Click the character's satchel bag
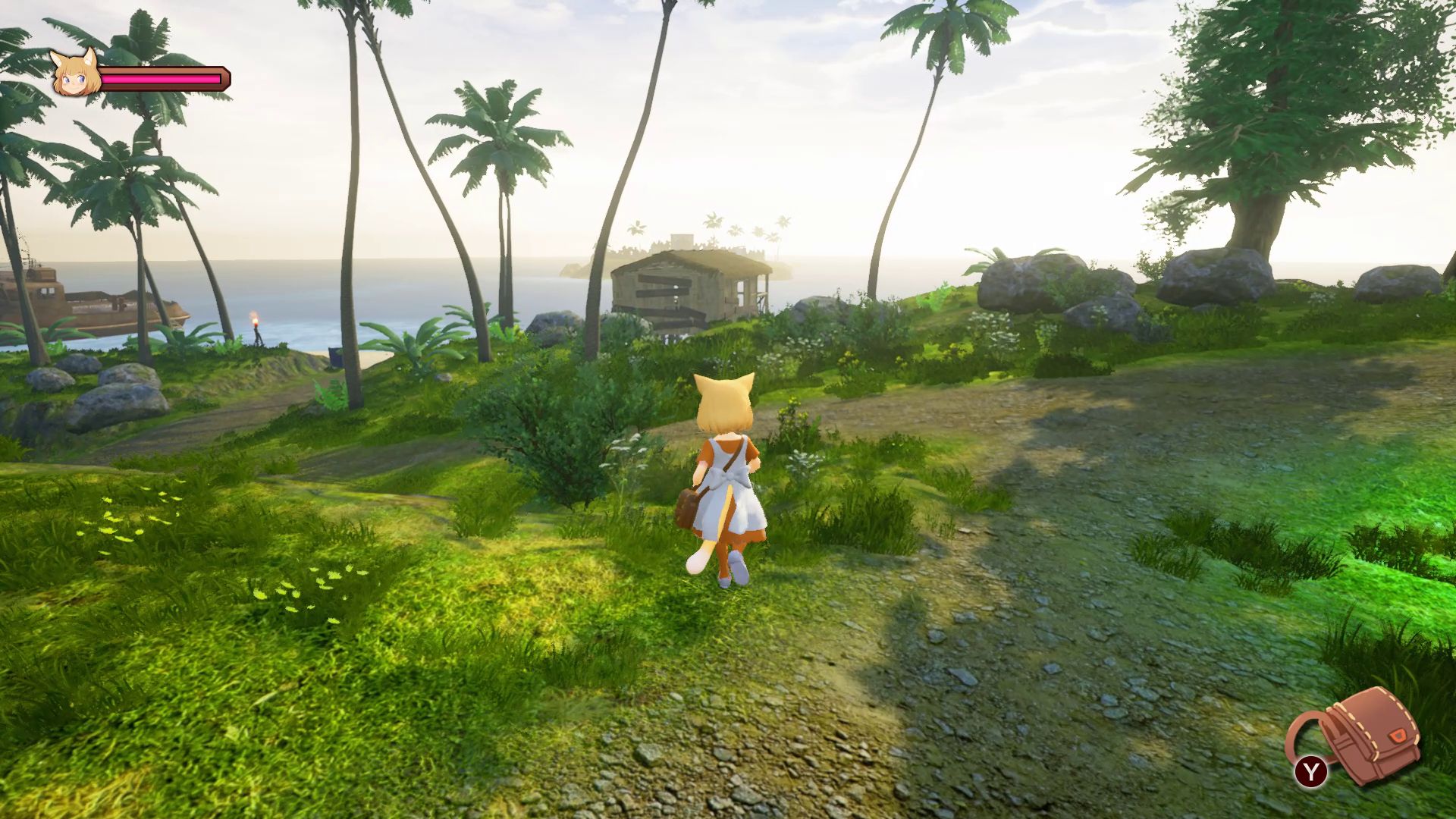This screenshot has width=1456, height=819. click(686, 504)
